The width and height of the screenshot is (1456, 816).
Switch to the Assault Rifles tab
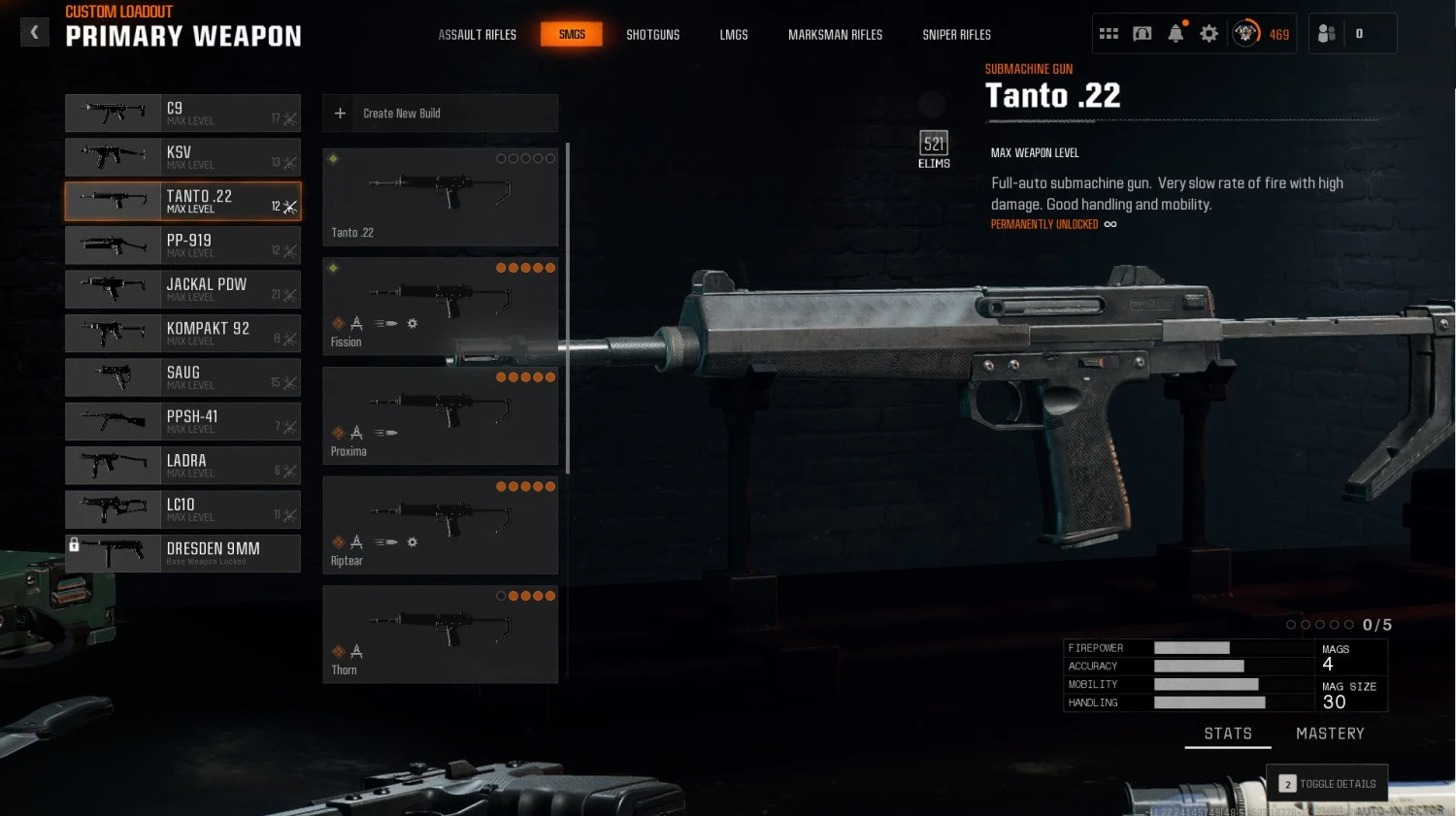coord(477,35)
